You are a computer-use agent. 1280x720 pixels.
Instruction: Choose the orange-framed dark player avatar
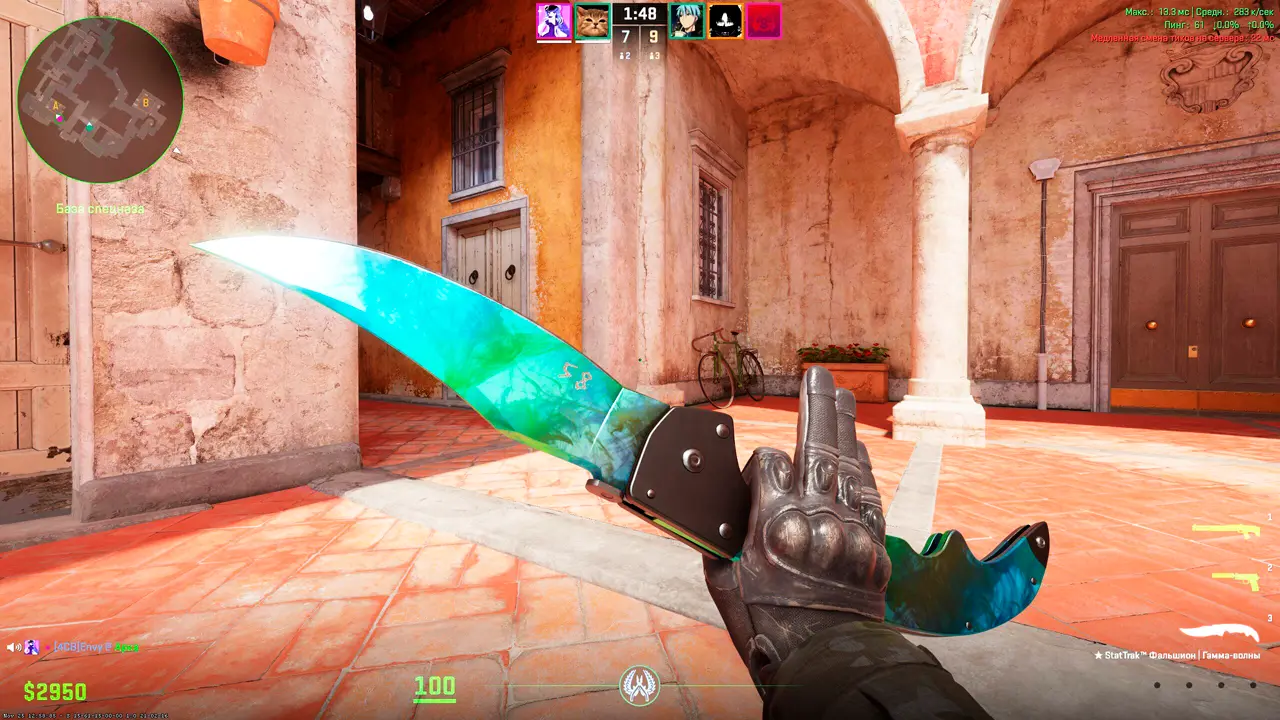point(725,21)
